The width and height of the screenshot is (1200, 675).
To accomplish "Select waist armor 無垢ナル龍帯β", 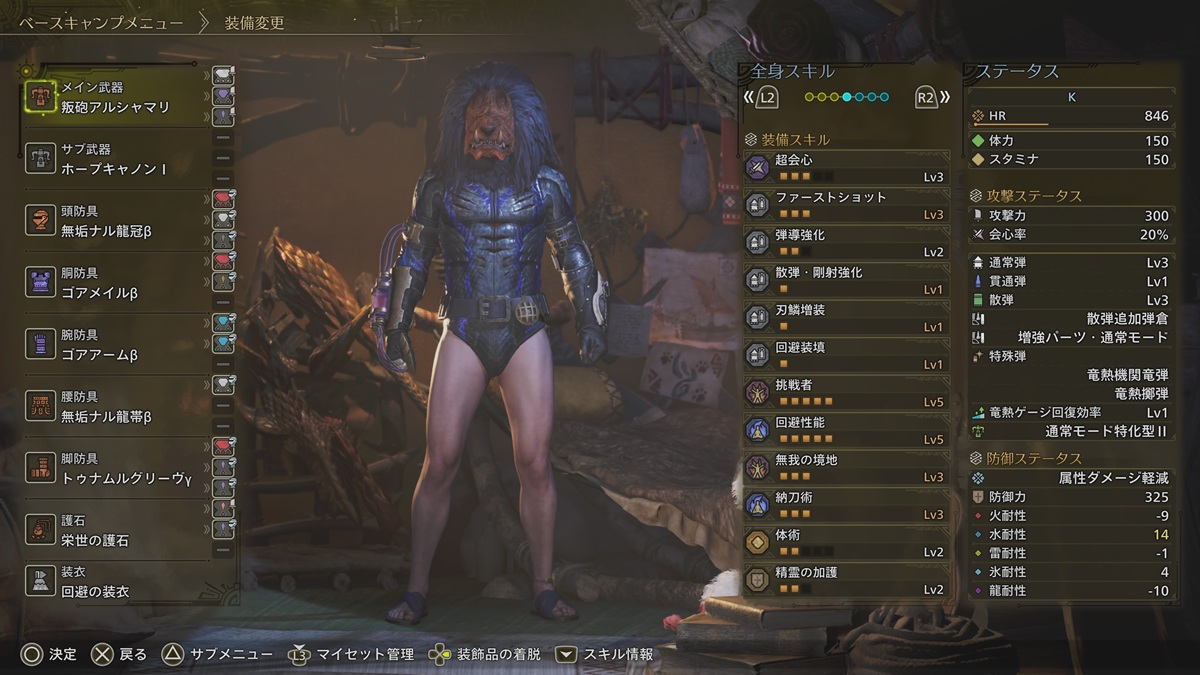I will pos(115,407).
